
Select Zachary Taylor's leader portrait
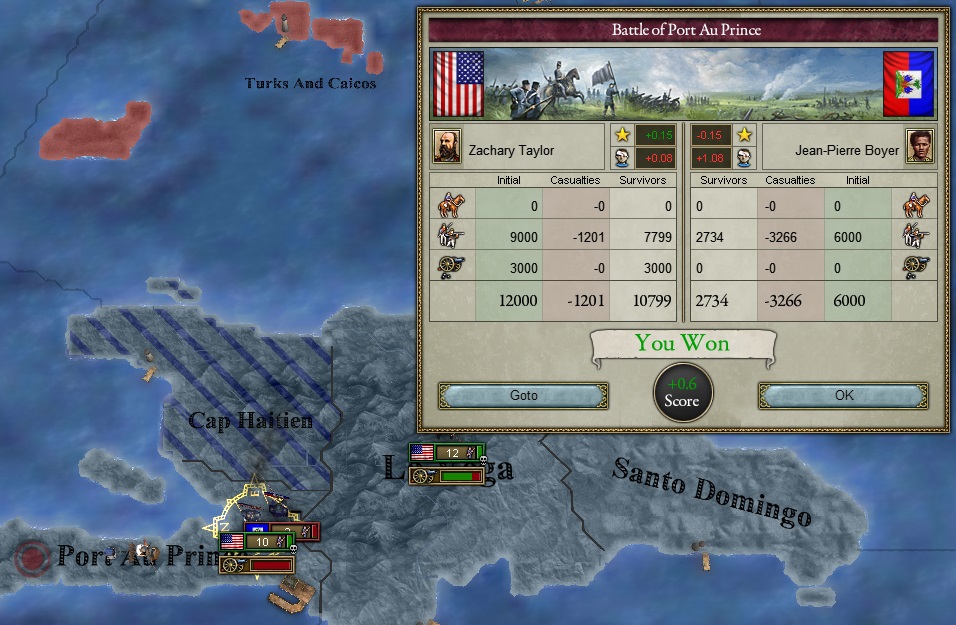[446, 146]
